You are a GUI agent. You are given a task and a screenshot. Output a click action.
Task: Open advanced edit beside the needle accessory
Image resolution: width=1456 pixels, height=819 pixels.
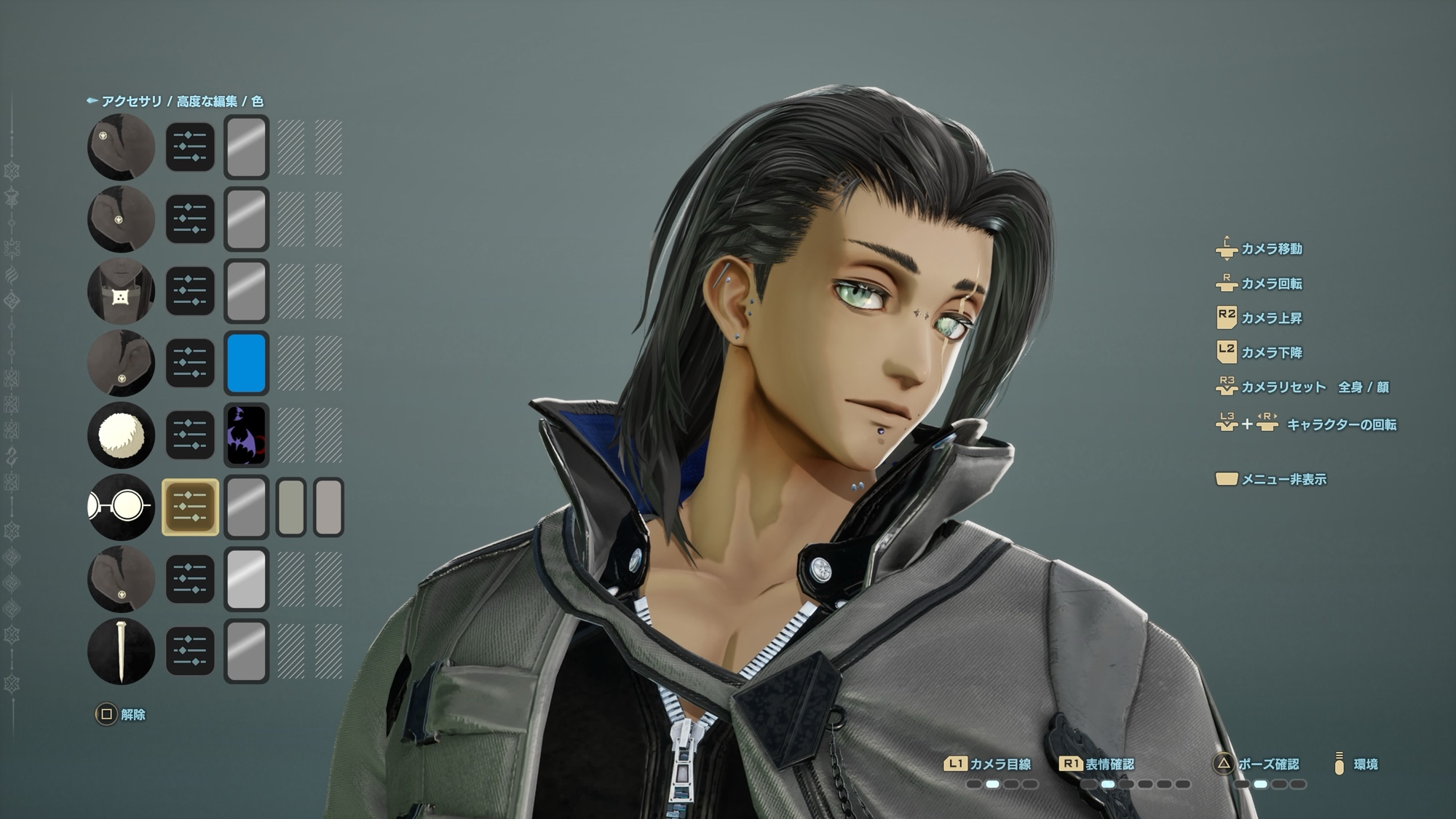[190, 651]
